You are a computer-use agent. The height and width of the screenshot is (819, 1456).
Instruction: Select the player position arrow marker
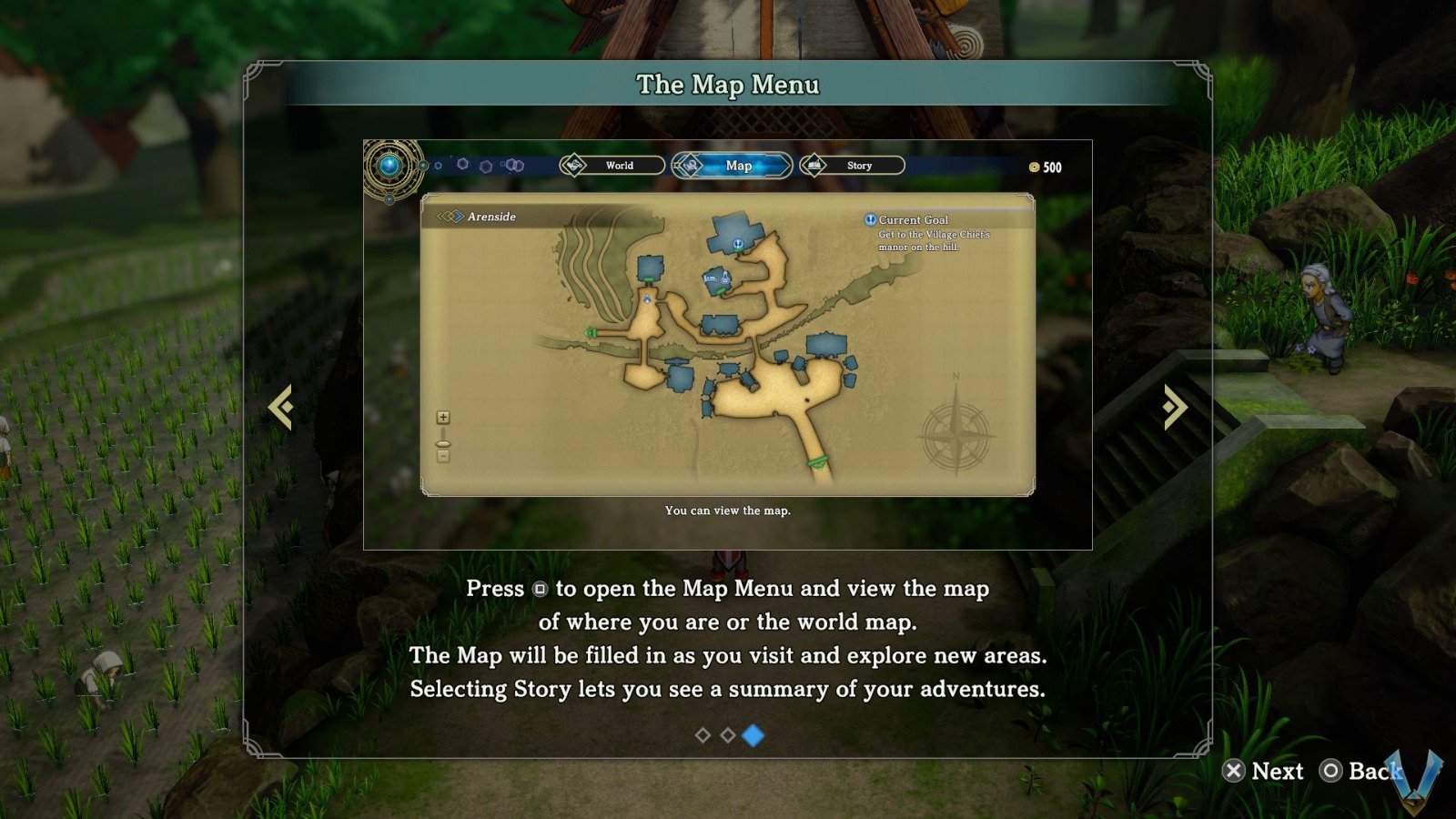647,300
